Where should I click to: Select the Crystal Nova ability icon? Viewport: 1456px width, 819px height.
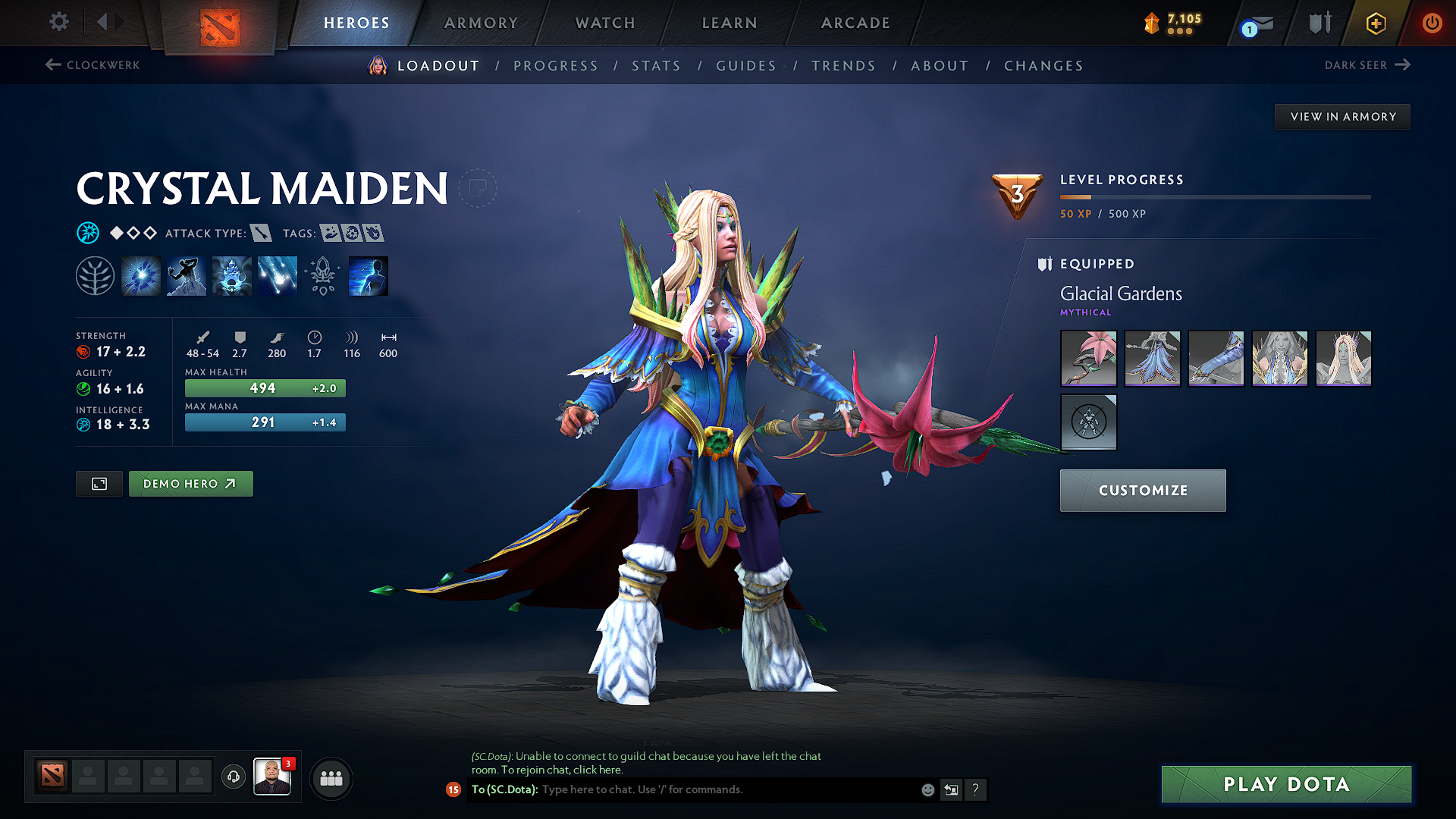[141, 275]
